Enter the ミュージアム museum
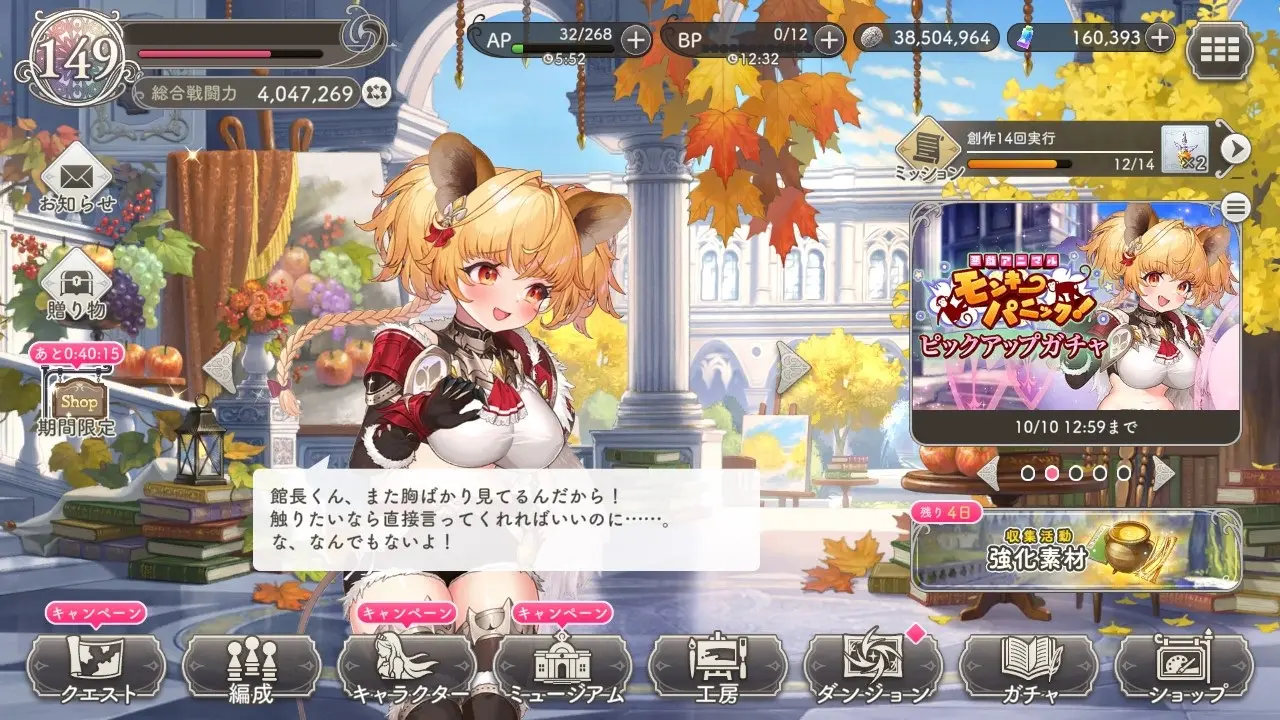 coord(562,667)
